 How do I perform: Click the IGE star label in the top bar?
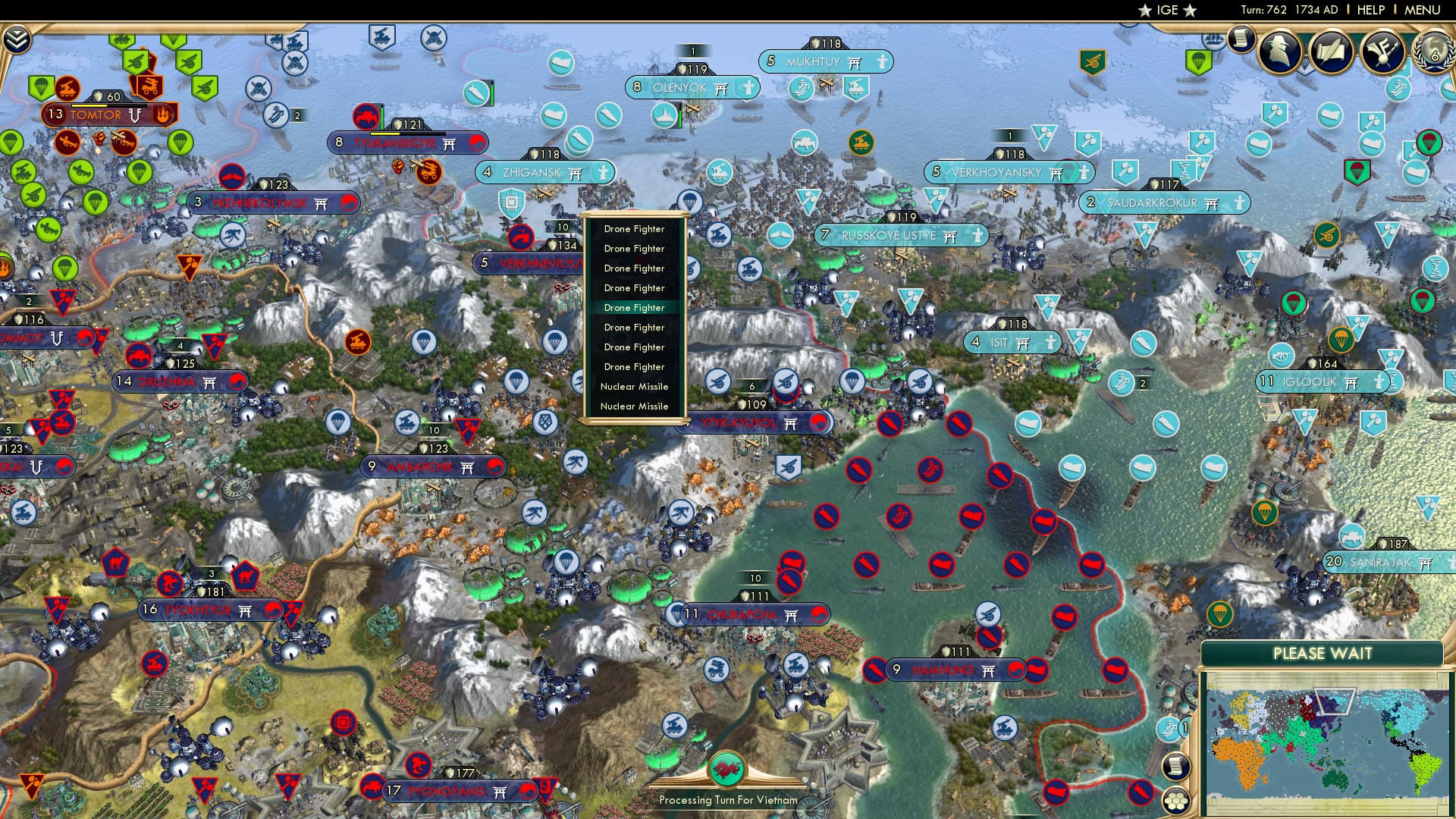[x=1166, y=11]
